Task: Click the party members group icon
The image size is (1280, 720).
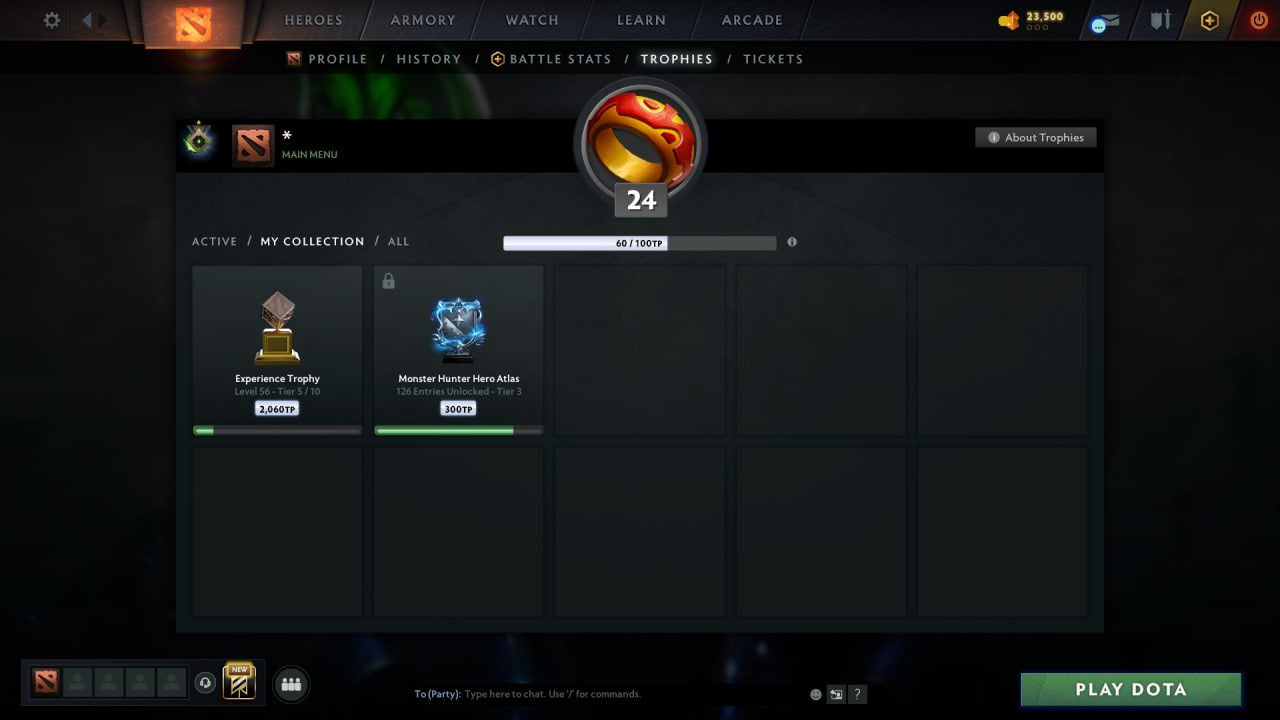Action: tap(290, 684)
